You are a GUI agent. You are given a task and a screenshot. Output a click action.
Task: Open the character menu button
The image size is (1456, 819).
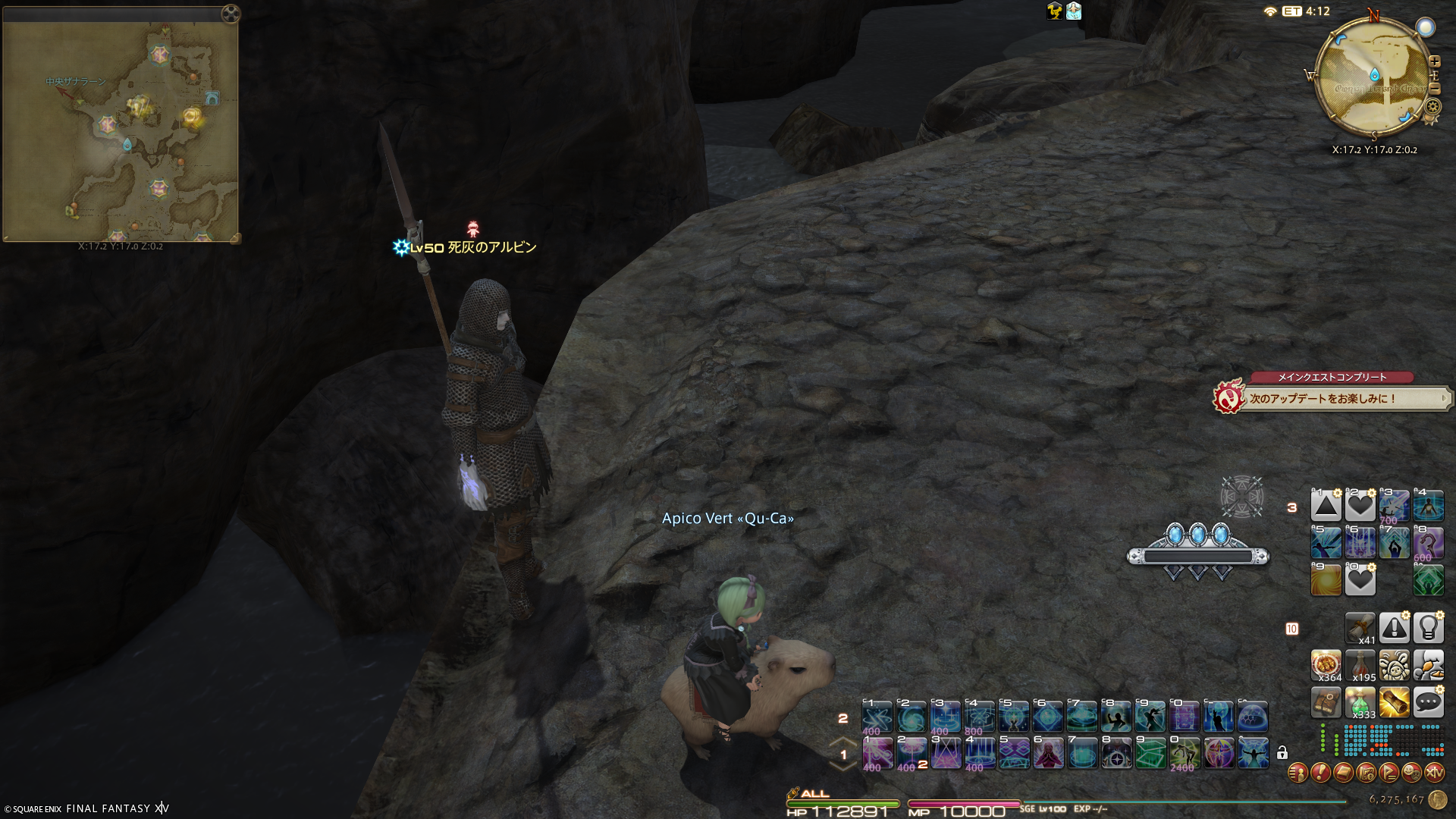[x=1298, y=773]
